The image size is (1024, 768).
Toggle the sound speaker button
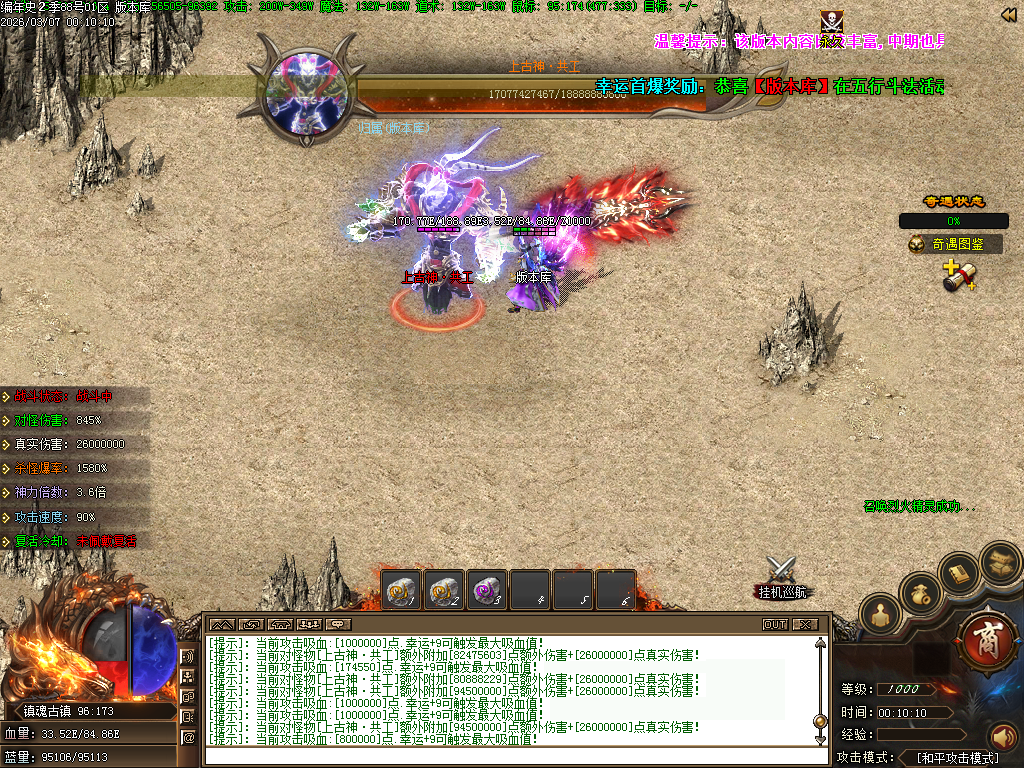(1002, 738)
